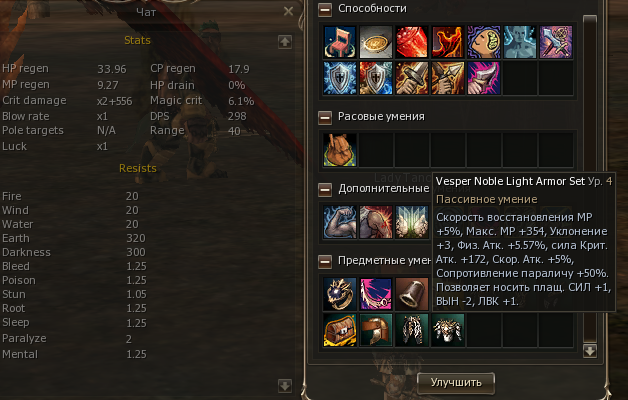This screenshot has width=628, height=400.
Task: Collapse the Дополнительные skills section
Action: point(325,189)
